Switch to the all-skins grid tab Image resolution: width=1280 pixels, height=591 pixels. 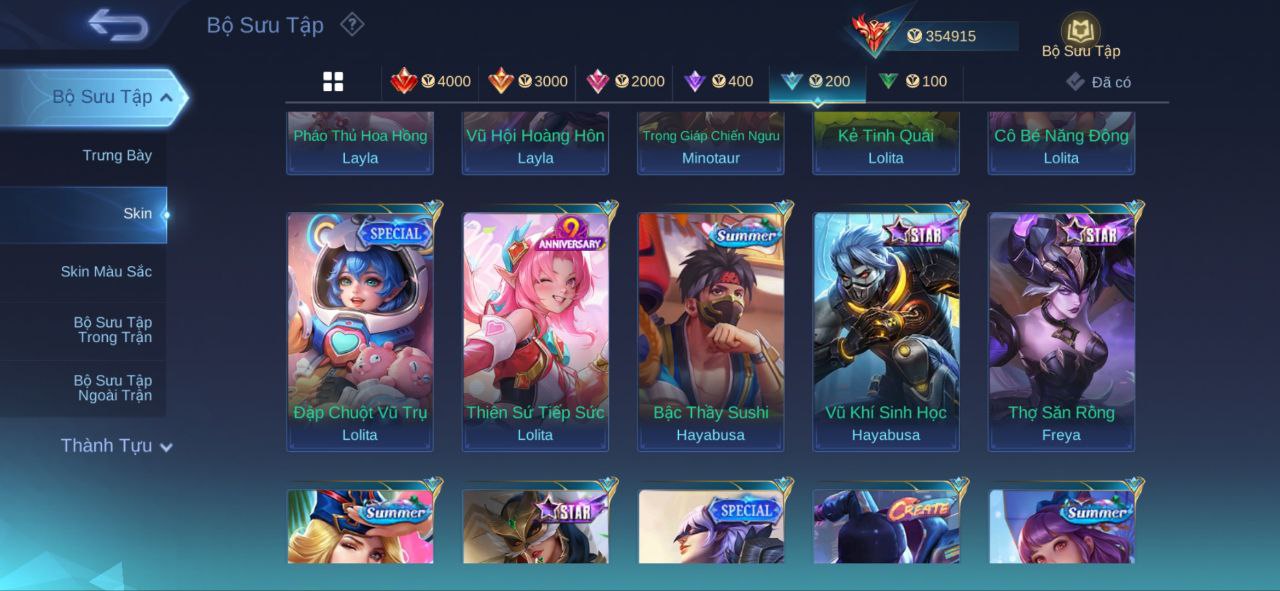(333, 81)
